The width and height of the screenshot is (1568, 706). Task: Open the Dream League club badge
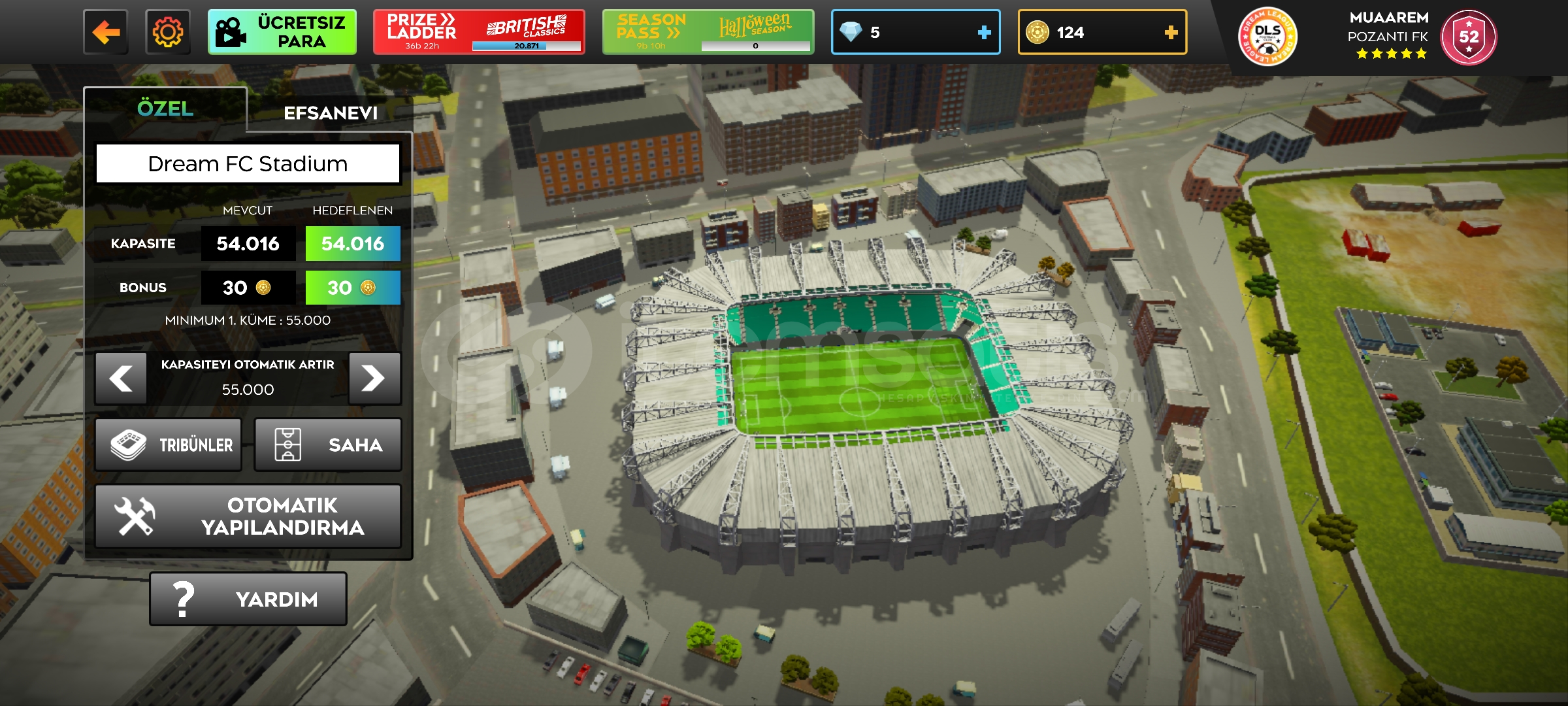(x=1267, y=37)
